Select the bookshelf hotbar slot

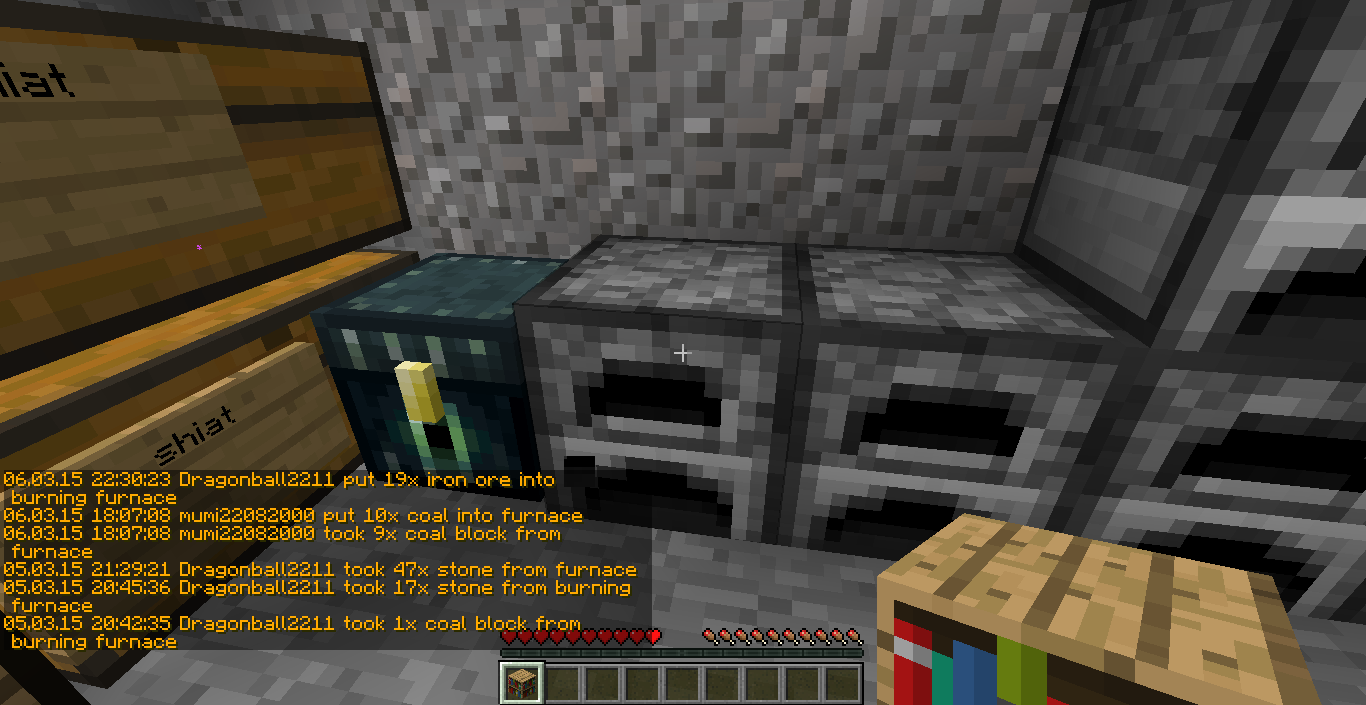pyautogui.click(x=521, y=683)
